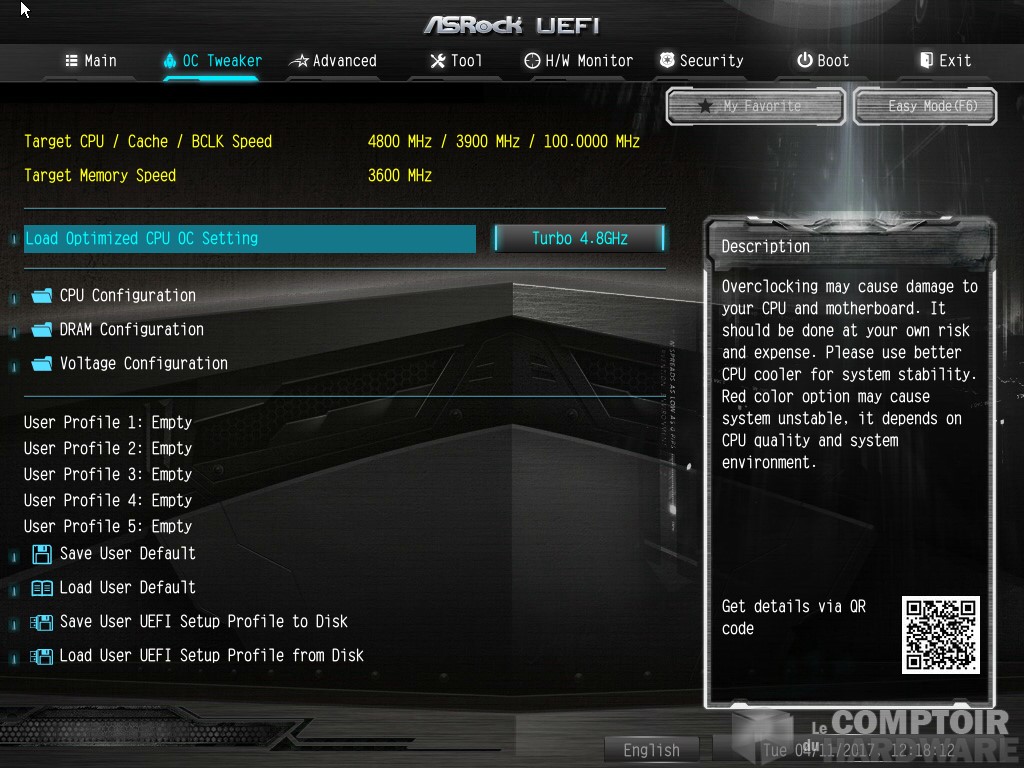Load User UEFI Setup Profile from Disk
Image resolution: width=1024 pixels, height=768 pixels.
click(x=211, y=656)
